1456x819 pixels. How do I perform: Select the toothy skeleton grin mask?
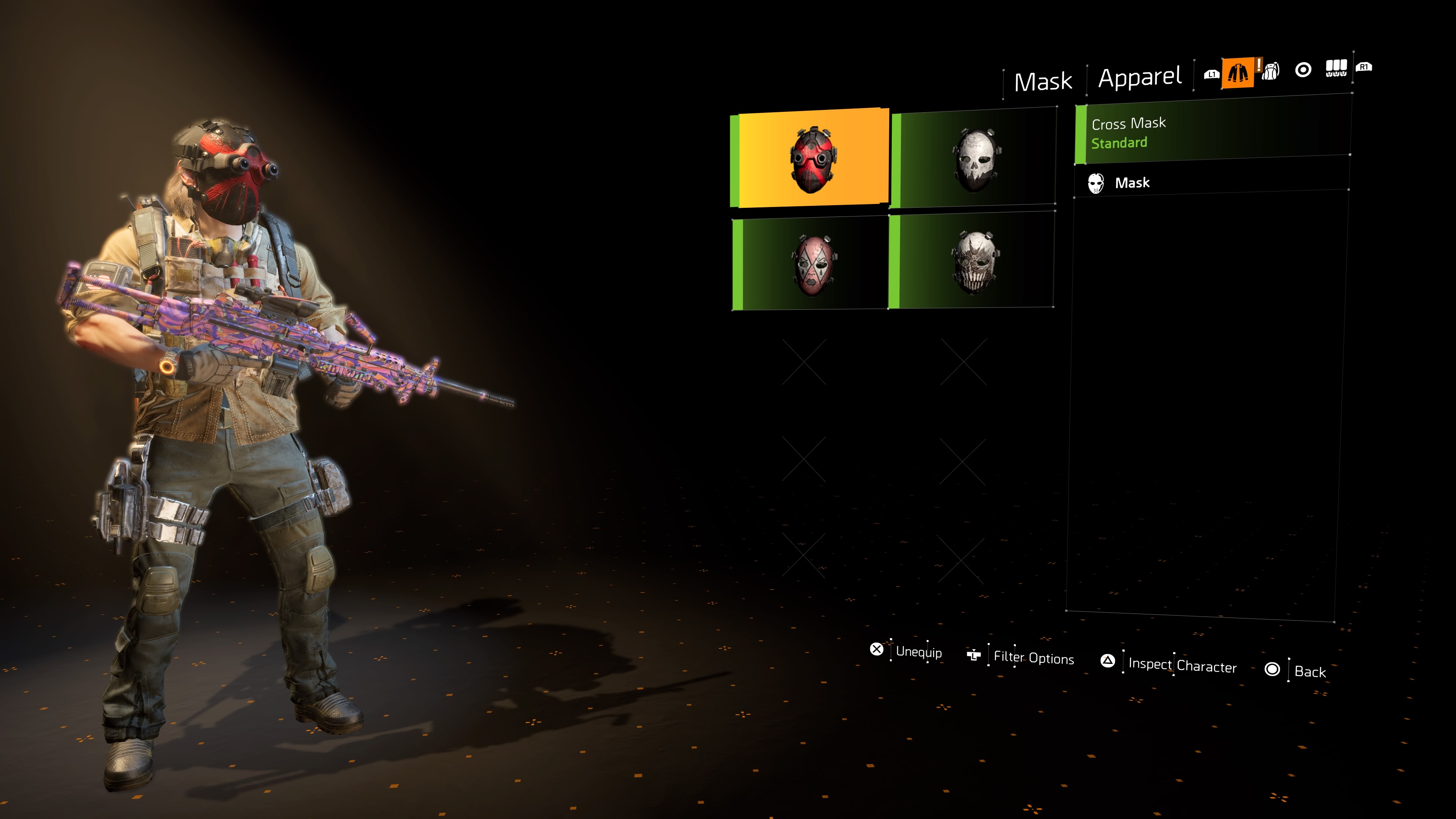tap(973, 261)
